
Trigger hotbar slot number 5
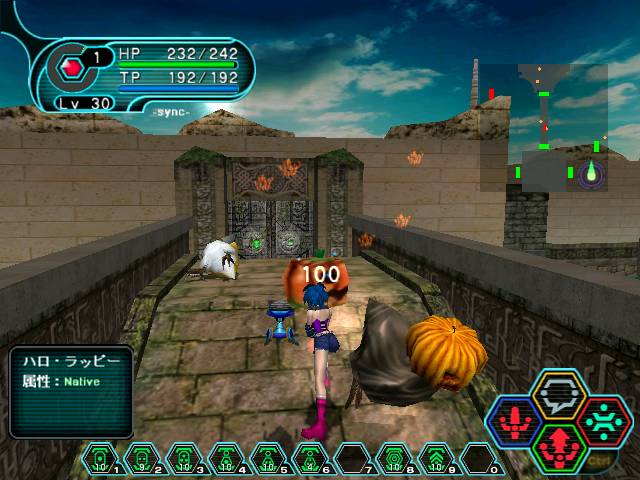point(269,458)
